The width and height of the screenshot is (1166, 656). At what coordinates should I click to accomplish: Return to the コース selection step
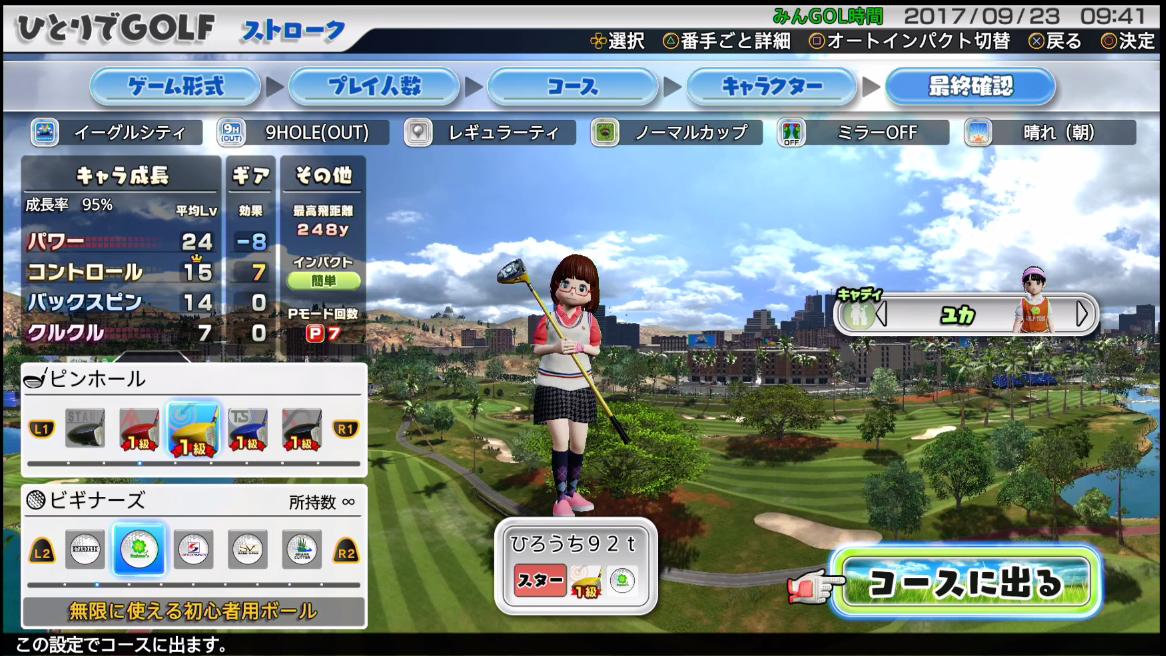point(572,87)
